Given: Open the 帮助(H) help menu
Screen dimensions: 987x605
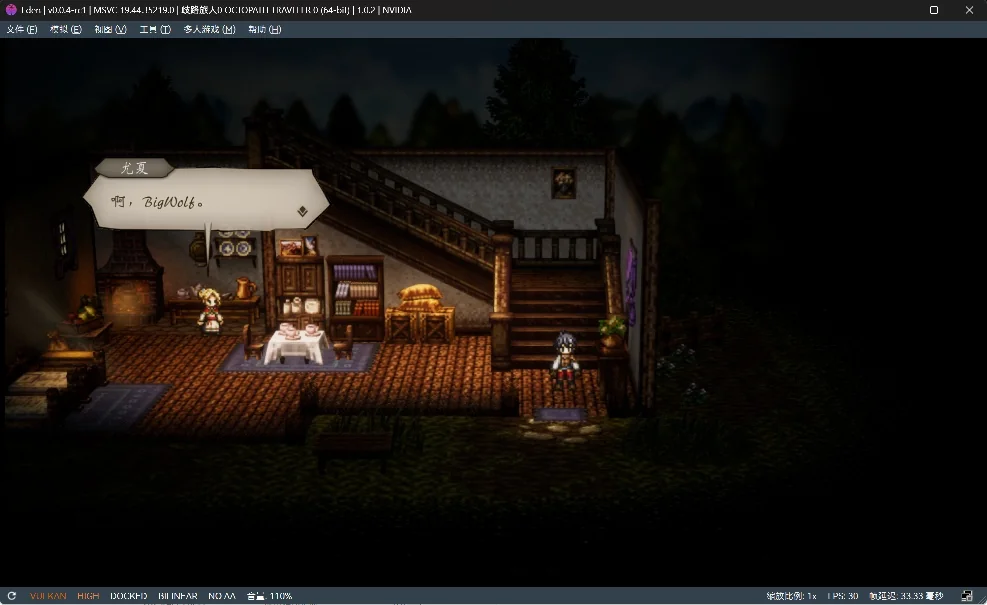Looking at the screenshot, I should [264, 29].
